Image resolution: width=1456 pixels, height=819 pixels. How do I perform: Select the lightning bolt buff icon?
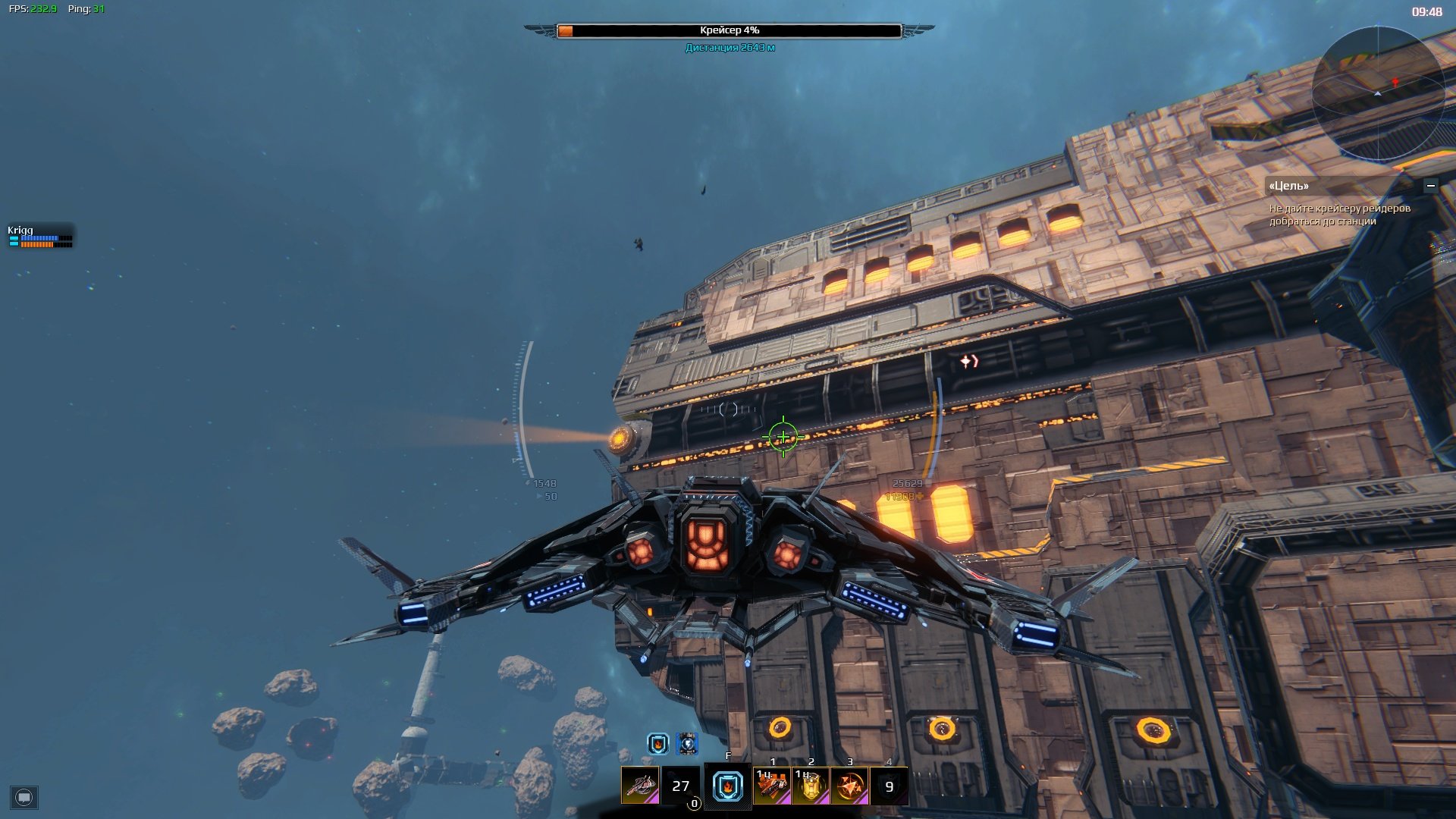pos(687,744)
